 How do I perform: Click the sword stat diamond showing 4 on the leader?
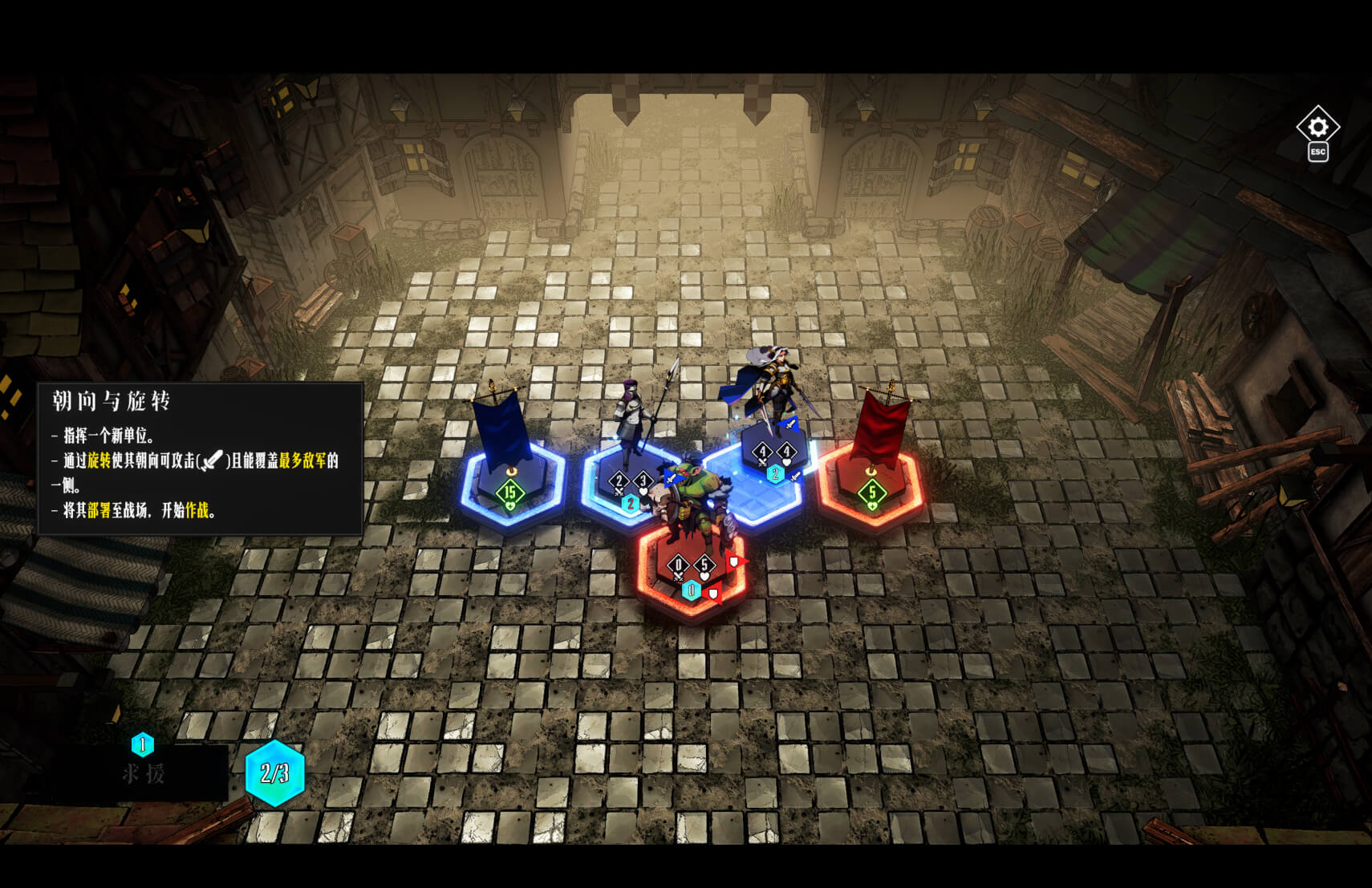762,452
